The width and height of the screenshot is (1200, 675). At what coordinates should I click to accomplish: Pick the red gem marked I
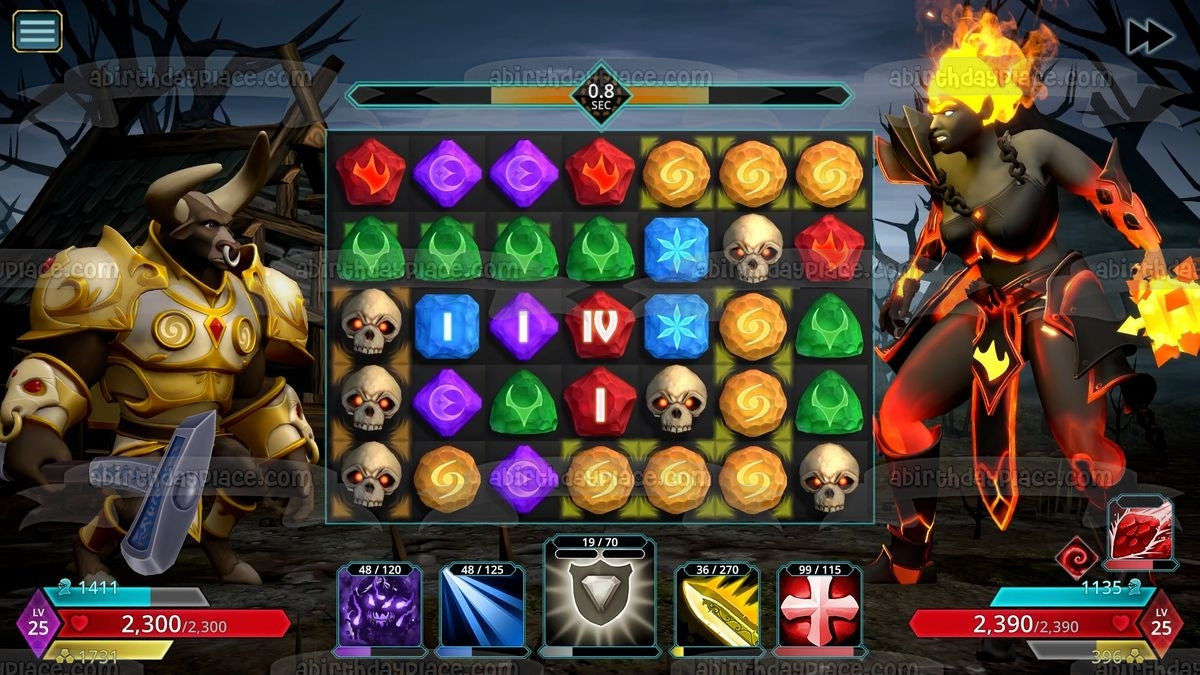(x=600, y=401)
